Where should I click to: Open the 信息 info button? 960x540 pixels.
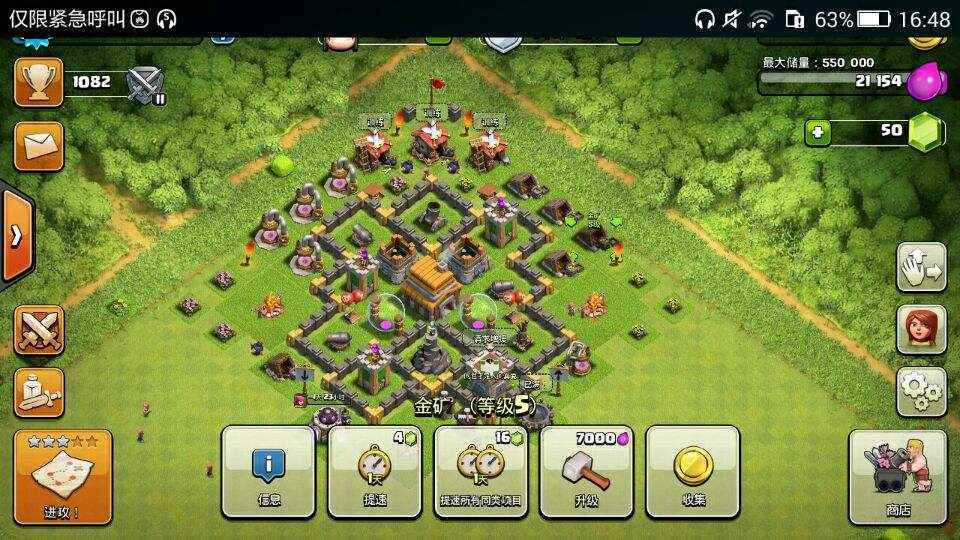click(x=268, y=472)
